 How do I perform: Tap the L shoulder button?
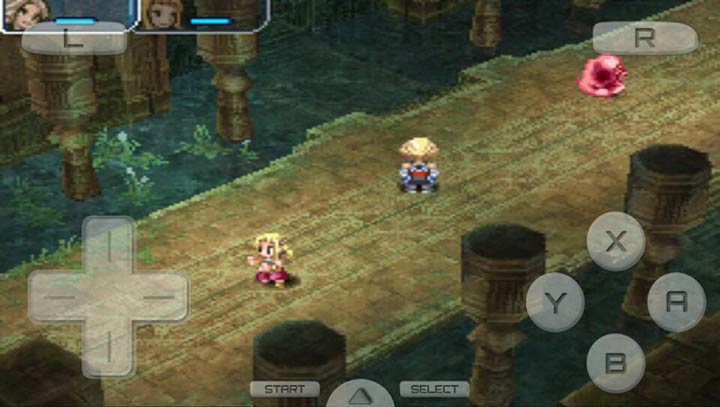click(73, 39)
